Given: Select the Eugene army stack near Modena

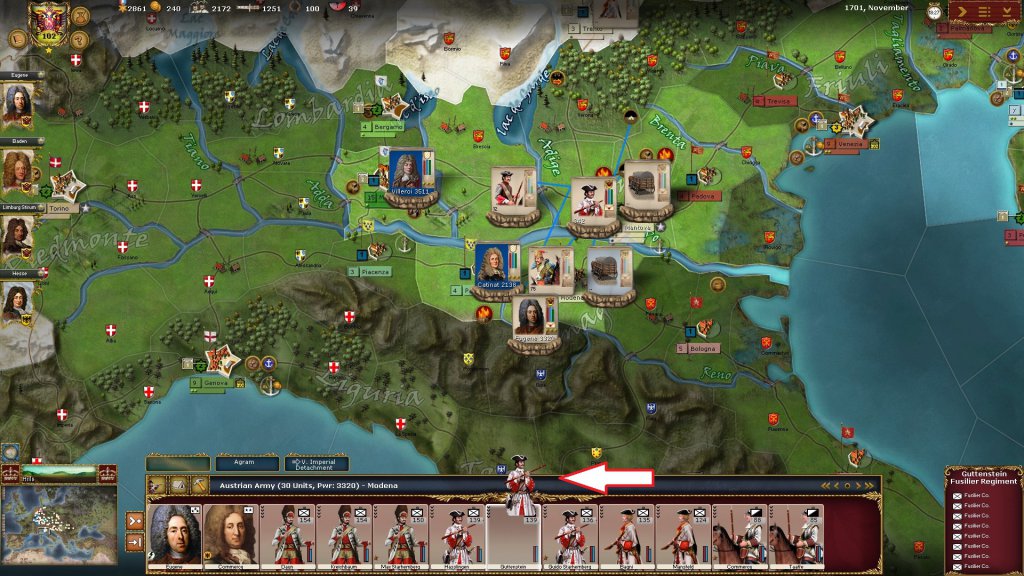Looking at the screenshot, I should pyautogui.click(x=534, y=318).
